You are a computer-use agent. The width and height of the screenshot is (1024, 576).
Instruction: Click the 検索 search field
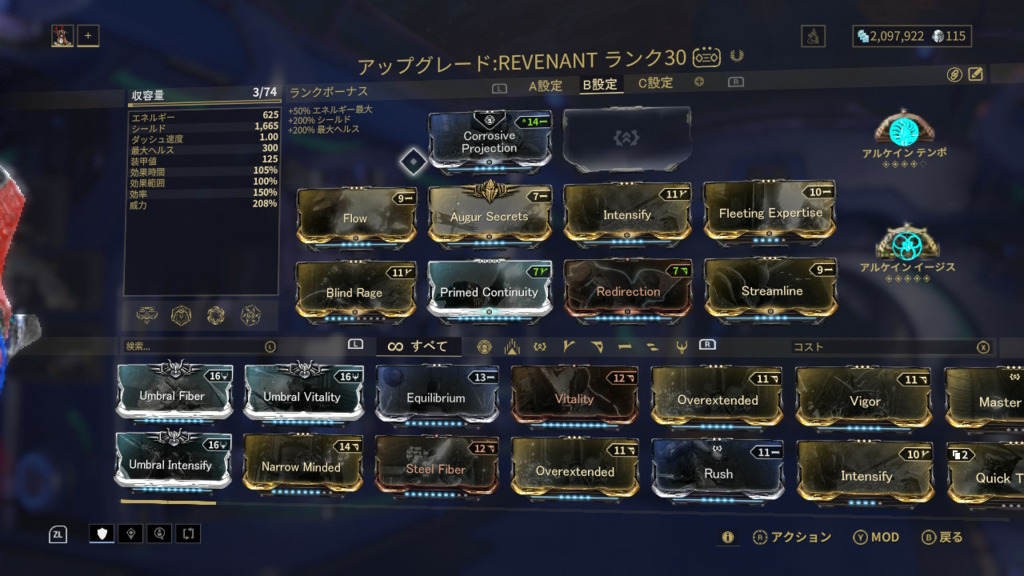pos(193,347)
